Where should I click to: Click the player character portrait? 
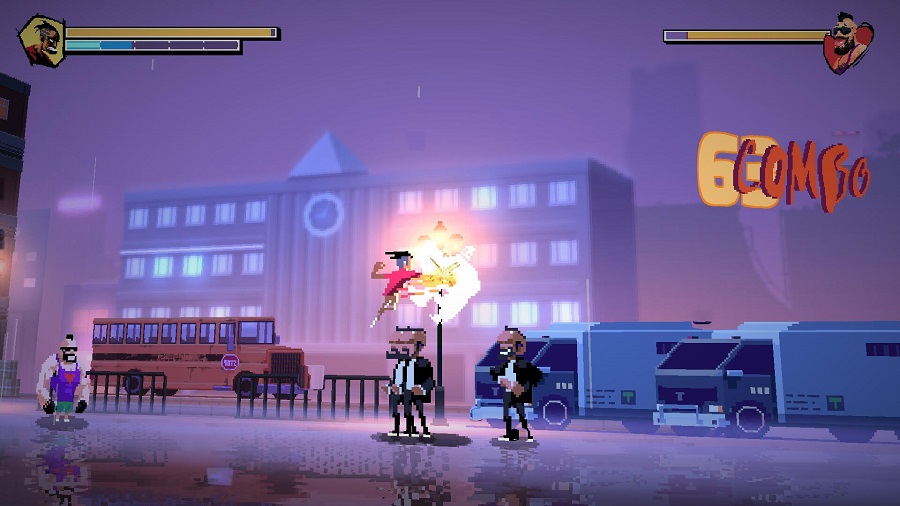pos(41,40)
